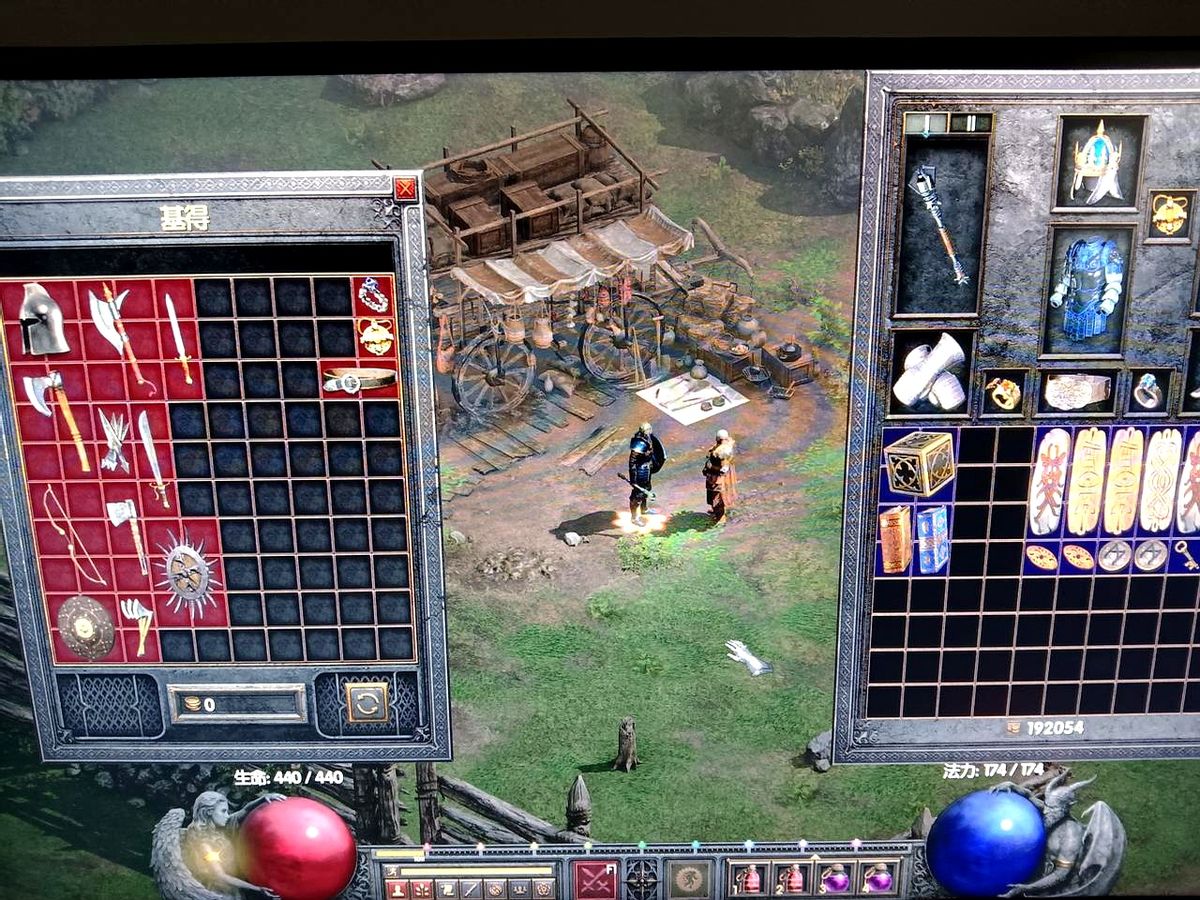Select the key in the inventory
This screenshot has width=1200, height=900.
tap(1186, 555)
